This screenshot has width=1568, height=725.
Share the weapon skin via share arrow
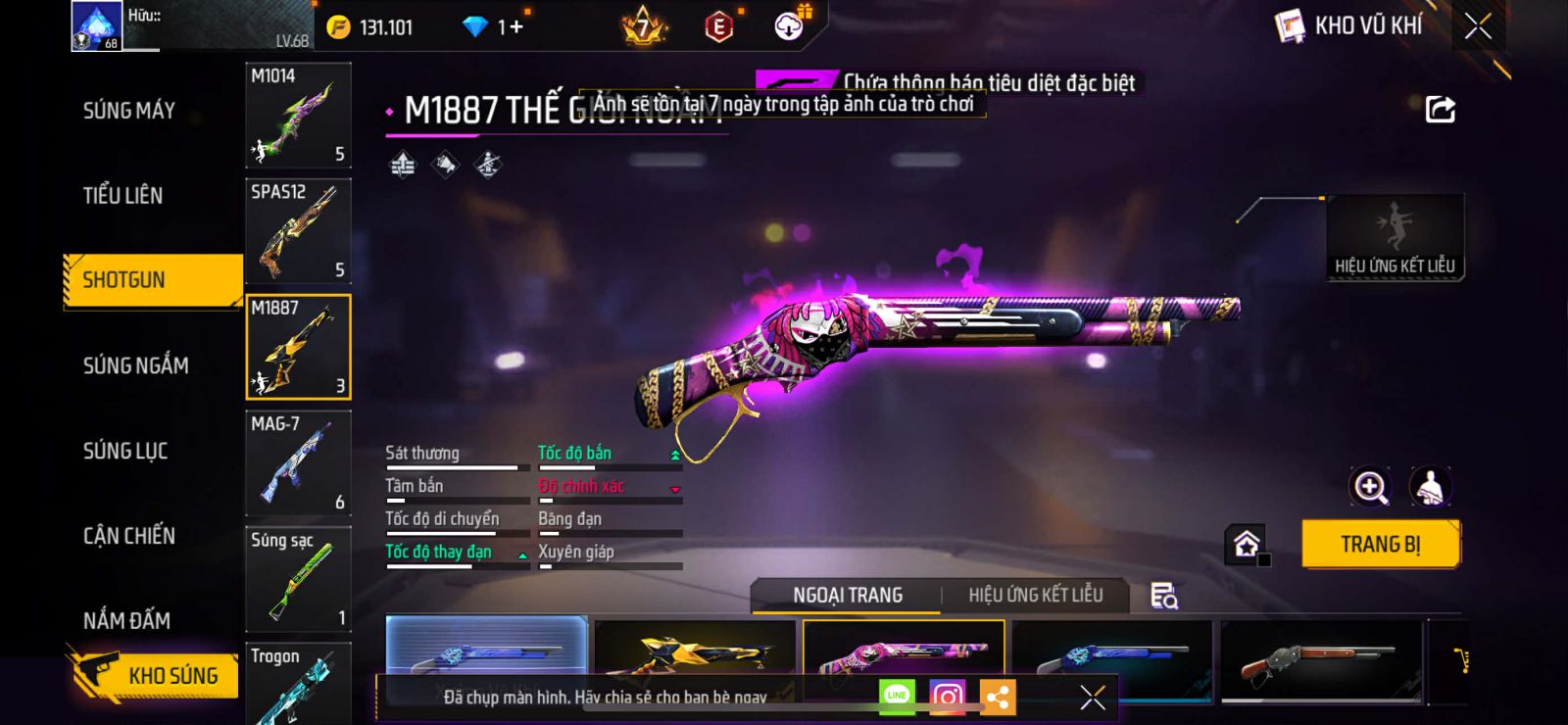pyautogui.click(x=1440, y=110)
